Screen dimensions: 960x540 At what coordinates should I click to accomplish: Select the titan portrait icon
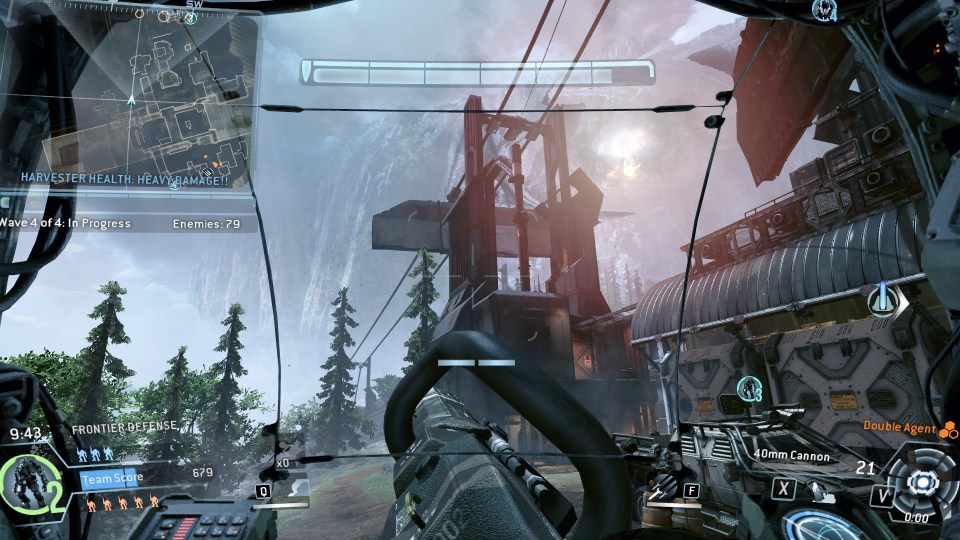(x=24, y=482)
